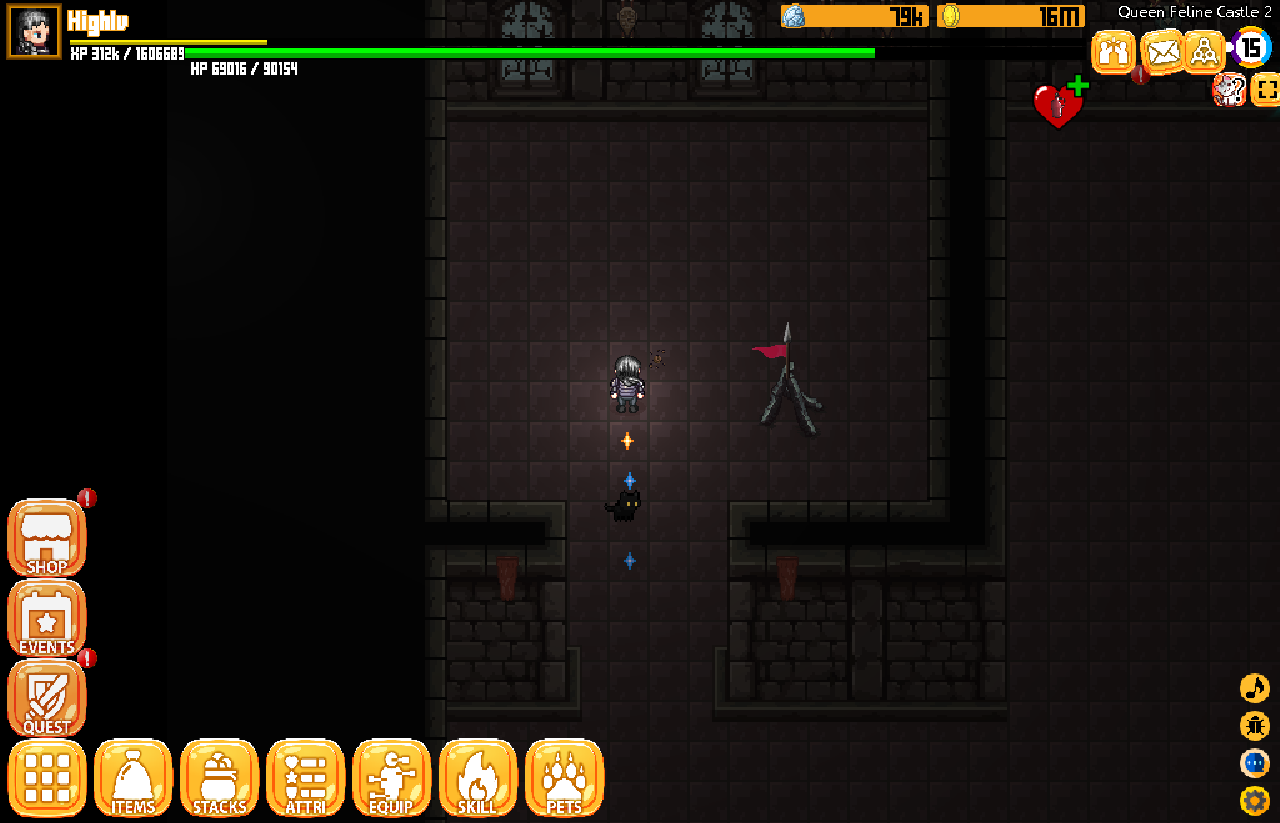
Task: Open the main grid menu button
Action: [47, 778]
